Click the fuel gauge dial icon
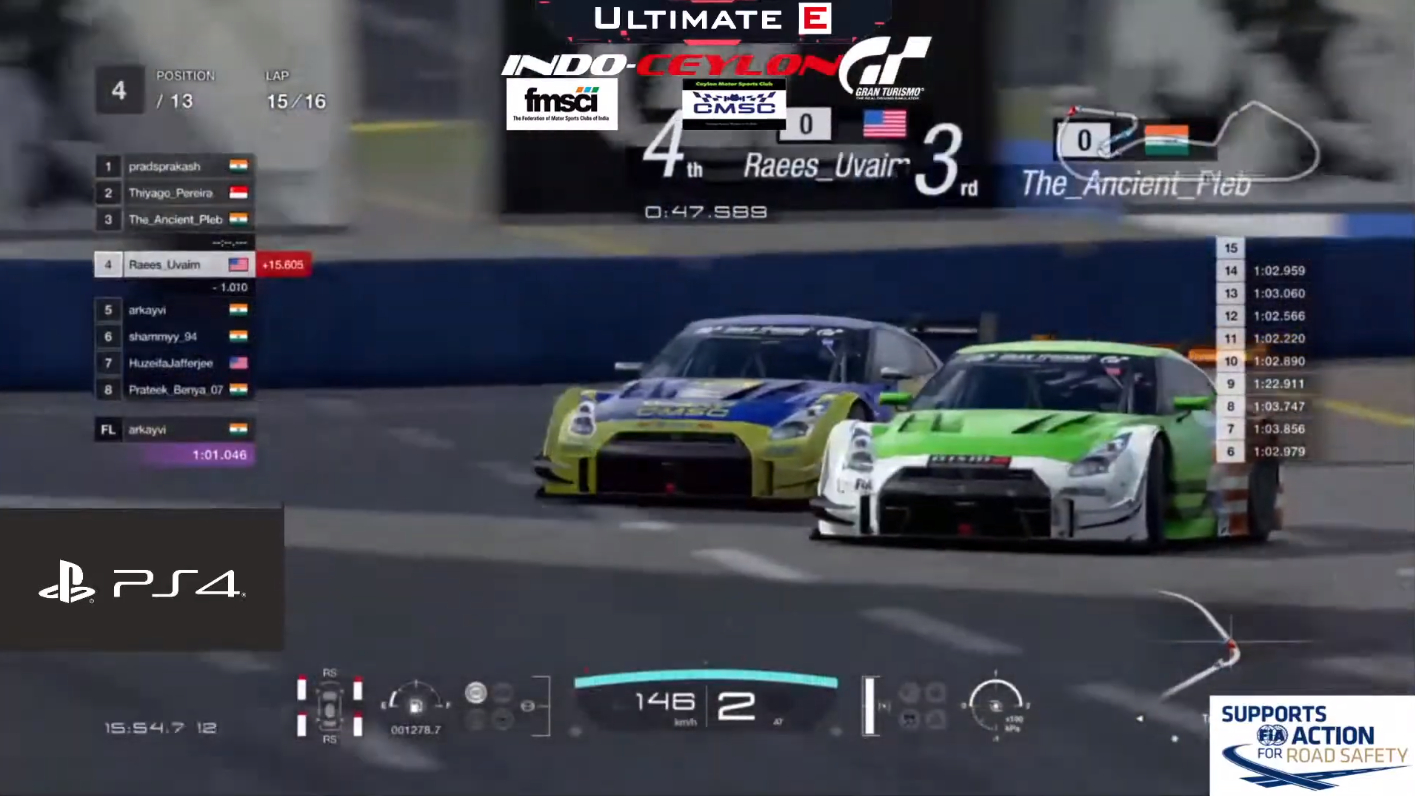The width and height of the screenshot is (1415, 796). (414, 701)
